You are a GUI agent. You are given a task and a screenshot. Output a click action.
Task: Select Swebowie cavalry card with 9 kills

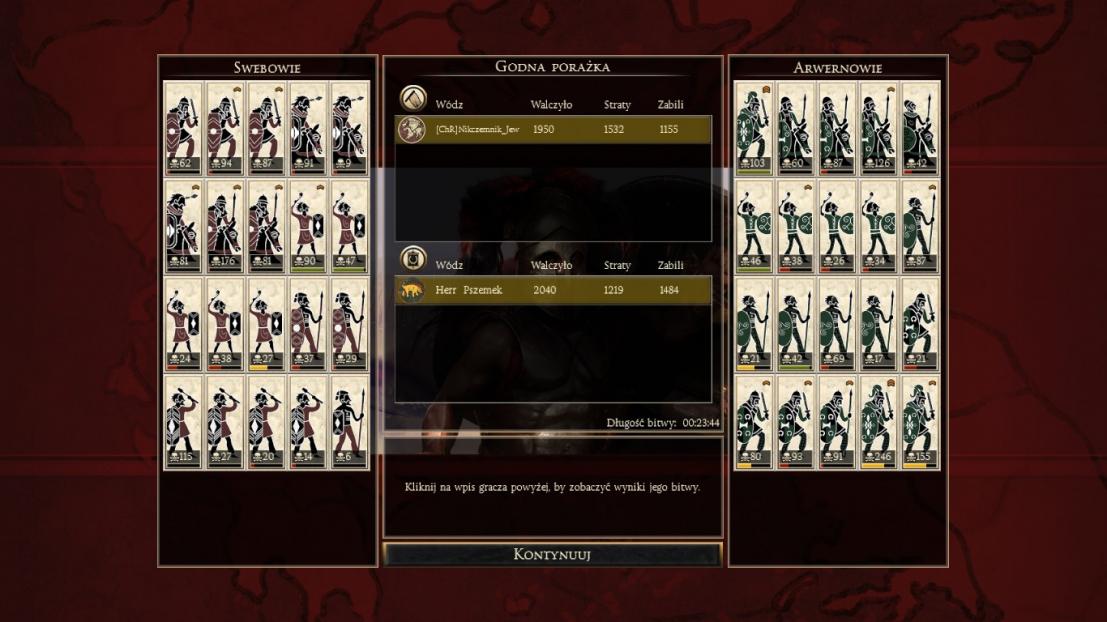point(349,128)
